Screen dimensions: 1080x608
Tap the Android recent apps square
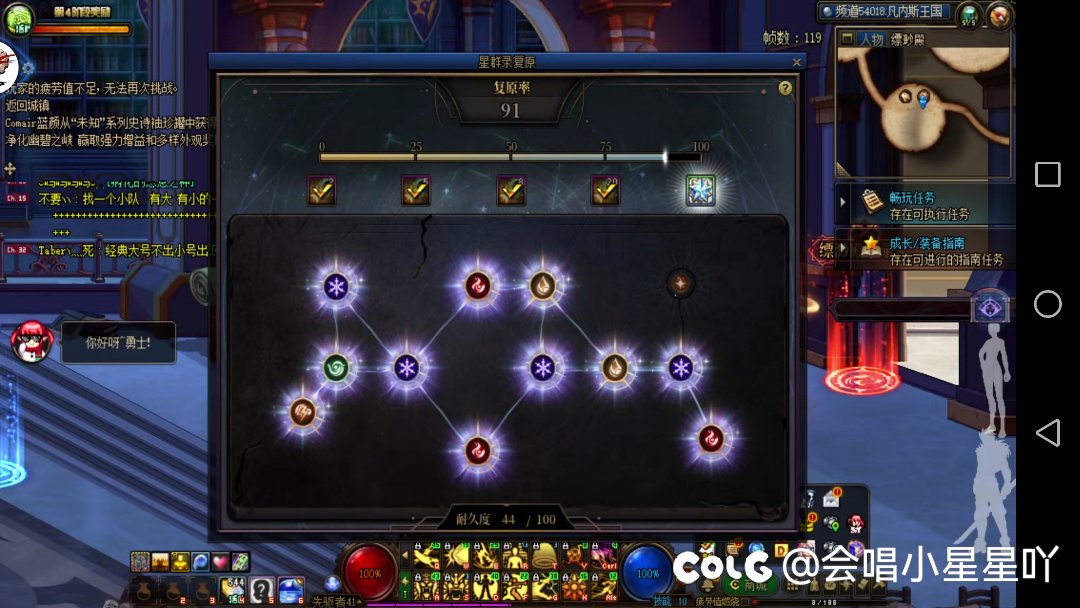click(1047, 175)
